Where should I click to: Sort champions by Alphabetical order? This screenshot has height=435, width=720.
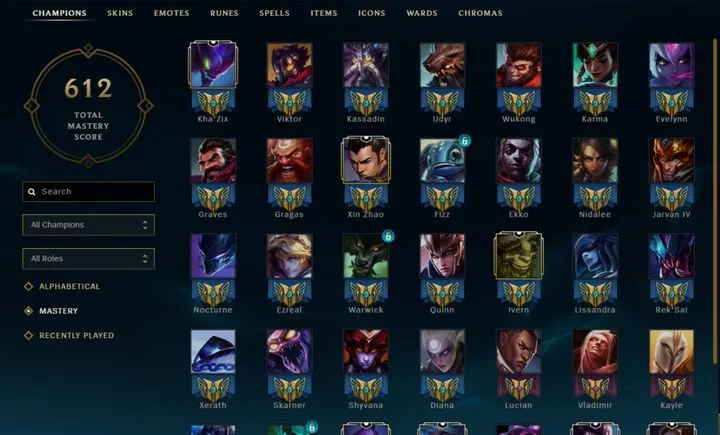click(x=69, y=287)
